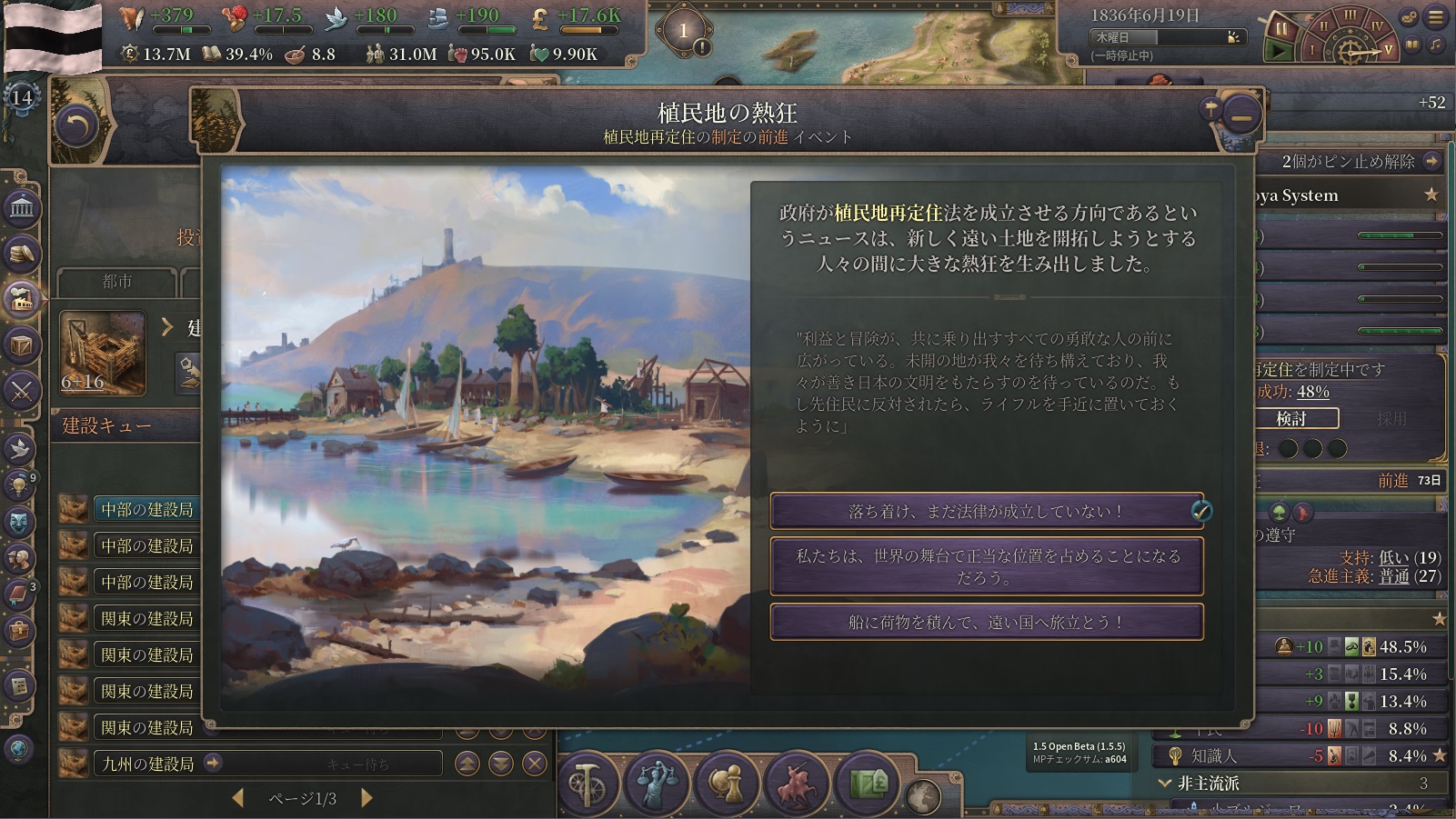Open the politics building sidebar icon
Image resolution: width=1456 pixels, height=819 pixels.
click(22, 209)
